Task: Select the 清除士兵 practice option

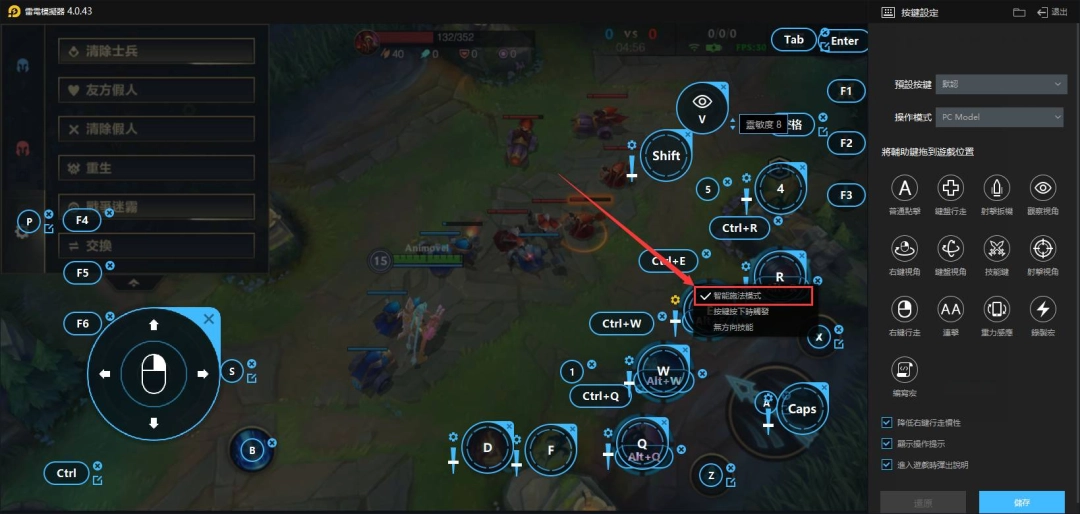Action: [x=156, y=51]
